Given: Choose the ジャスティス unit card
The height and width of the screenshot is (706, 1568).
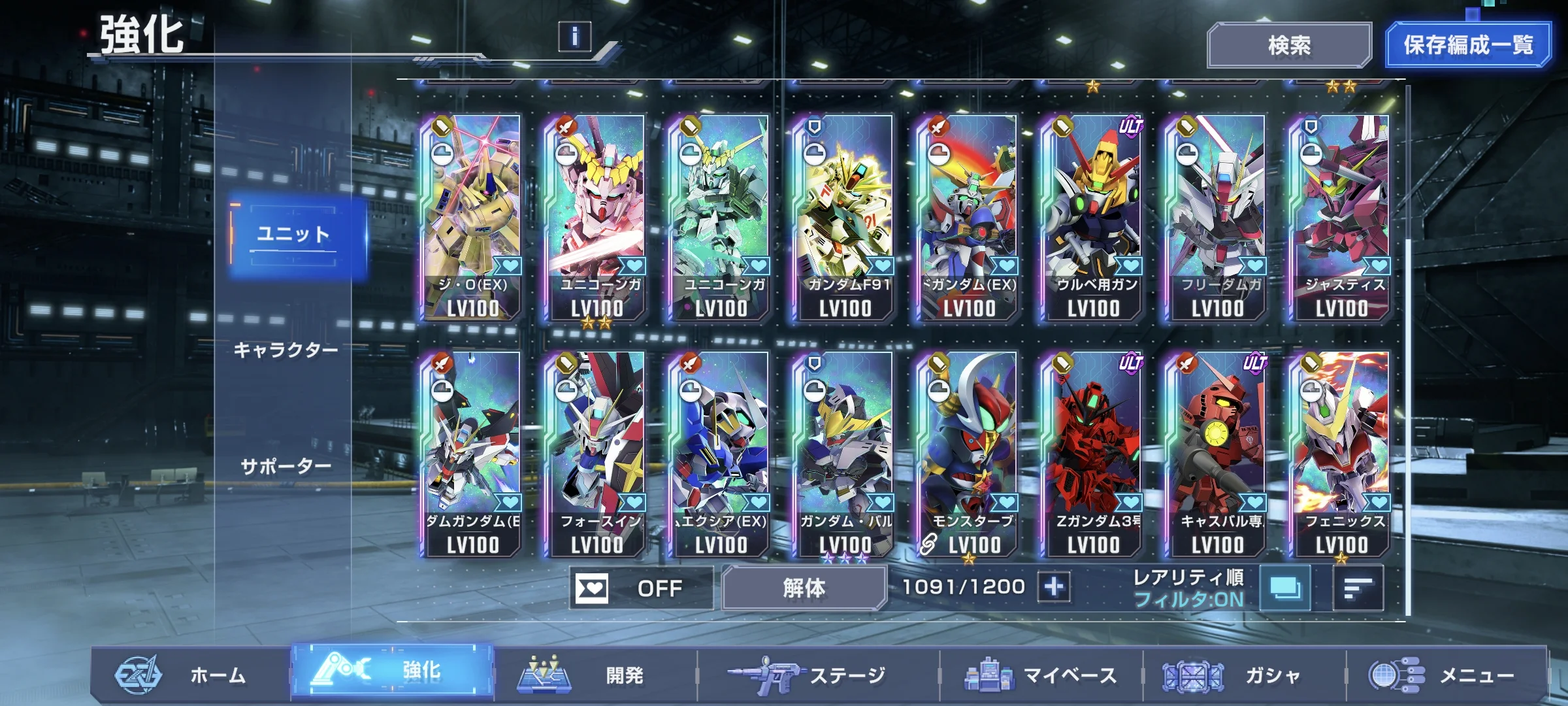Looking at the screenshot, I should [x=1341, y=217].
